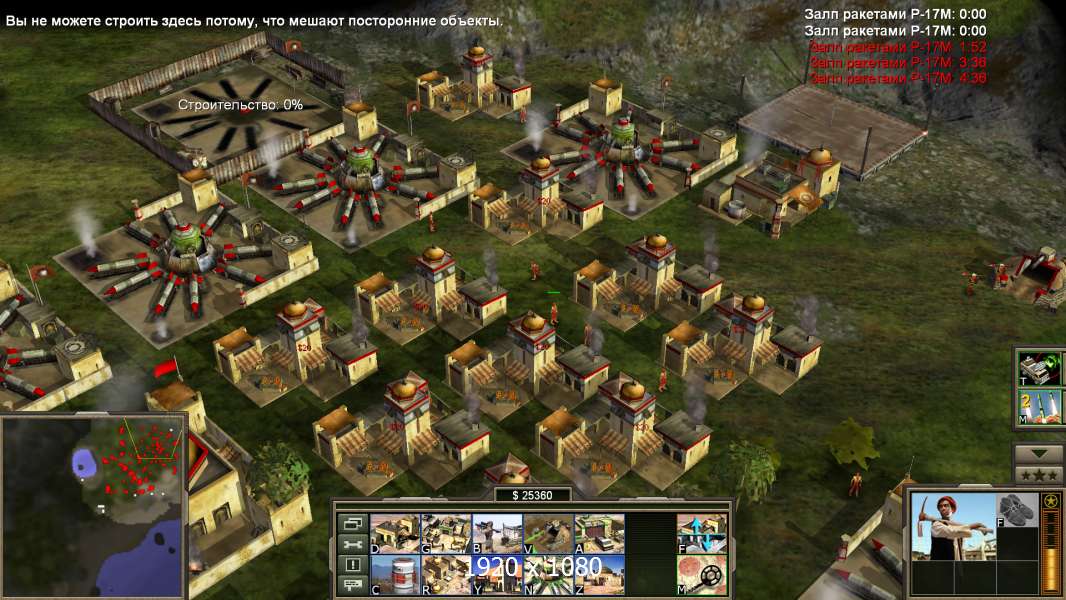
Task: Choose the Arms Dealer icon labeled A
Action: pos(599,533)
